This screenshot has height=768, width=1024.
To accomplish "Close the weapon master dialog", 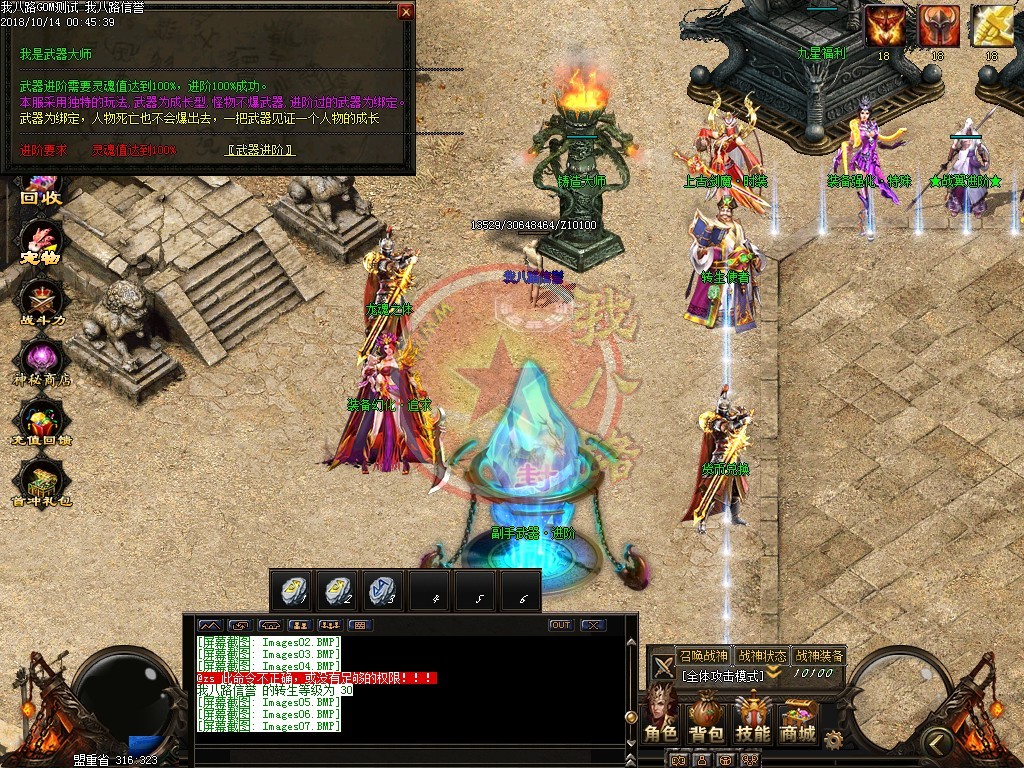I will [x=405, y=12].
